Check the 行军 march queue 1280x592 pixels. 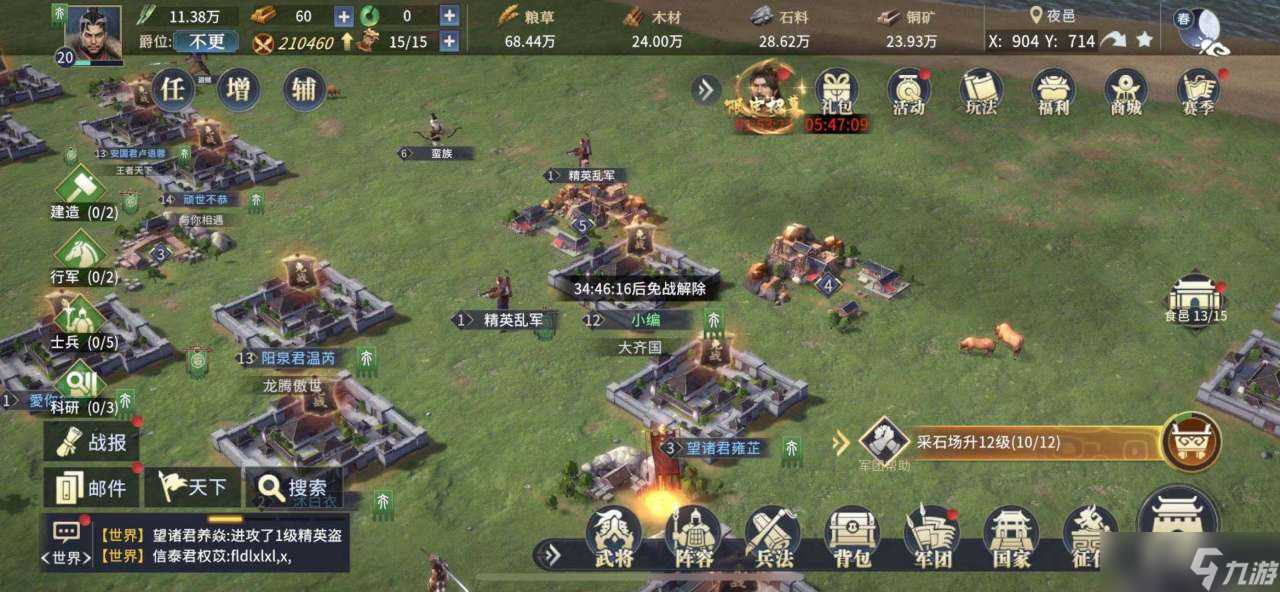coord(81,256)
